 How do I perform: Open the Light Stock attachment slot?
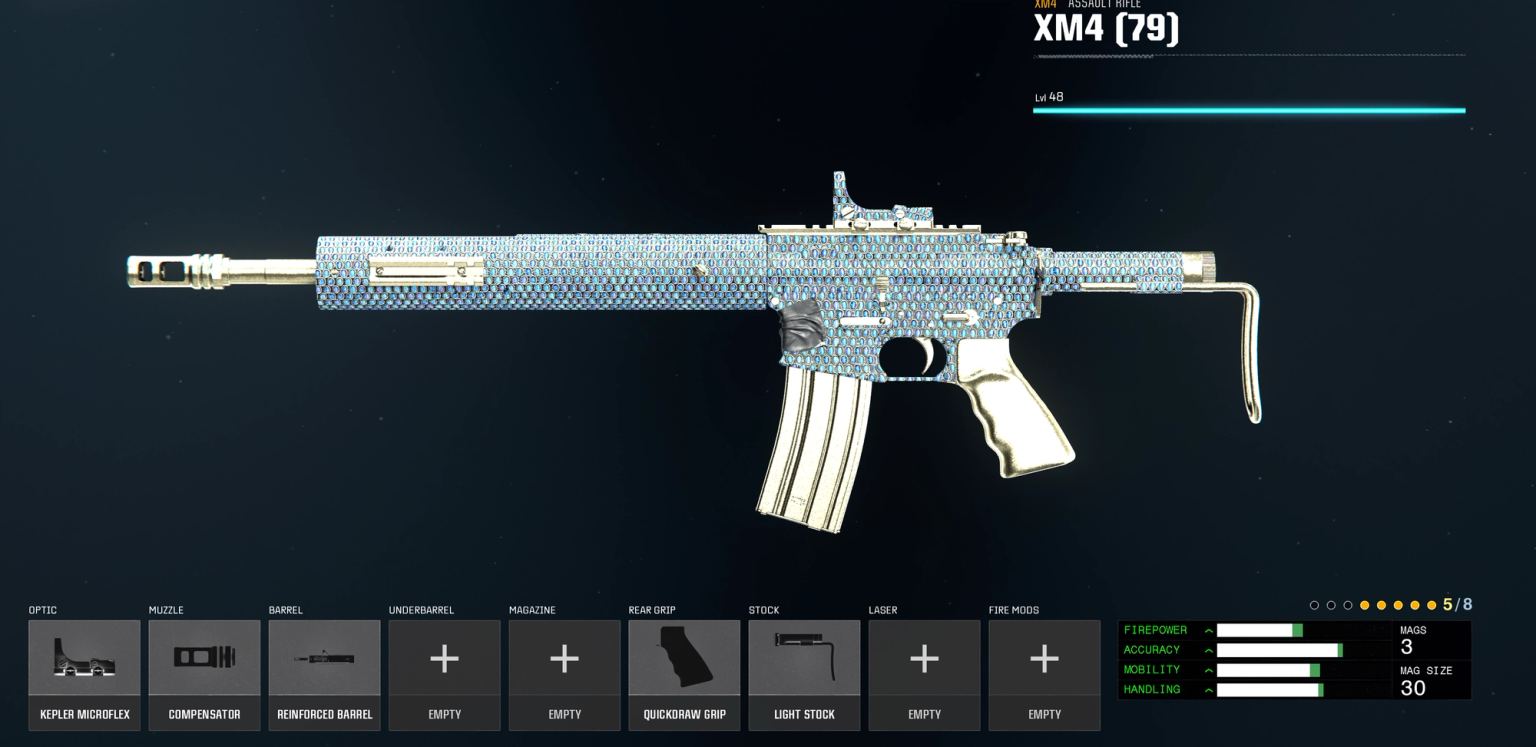coord(804,660)
